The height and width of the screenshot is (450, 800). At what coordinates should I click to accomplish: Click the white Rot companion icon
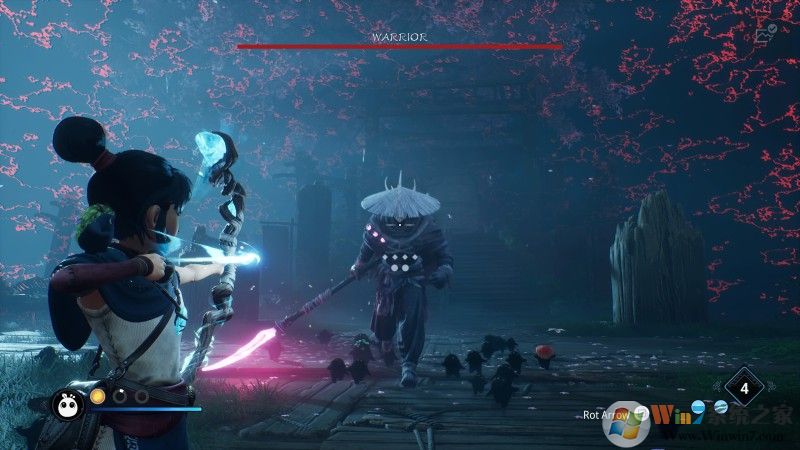pos(67,402)
